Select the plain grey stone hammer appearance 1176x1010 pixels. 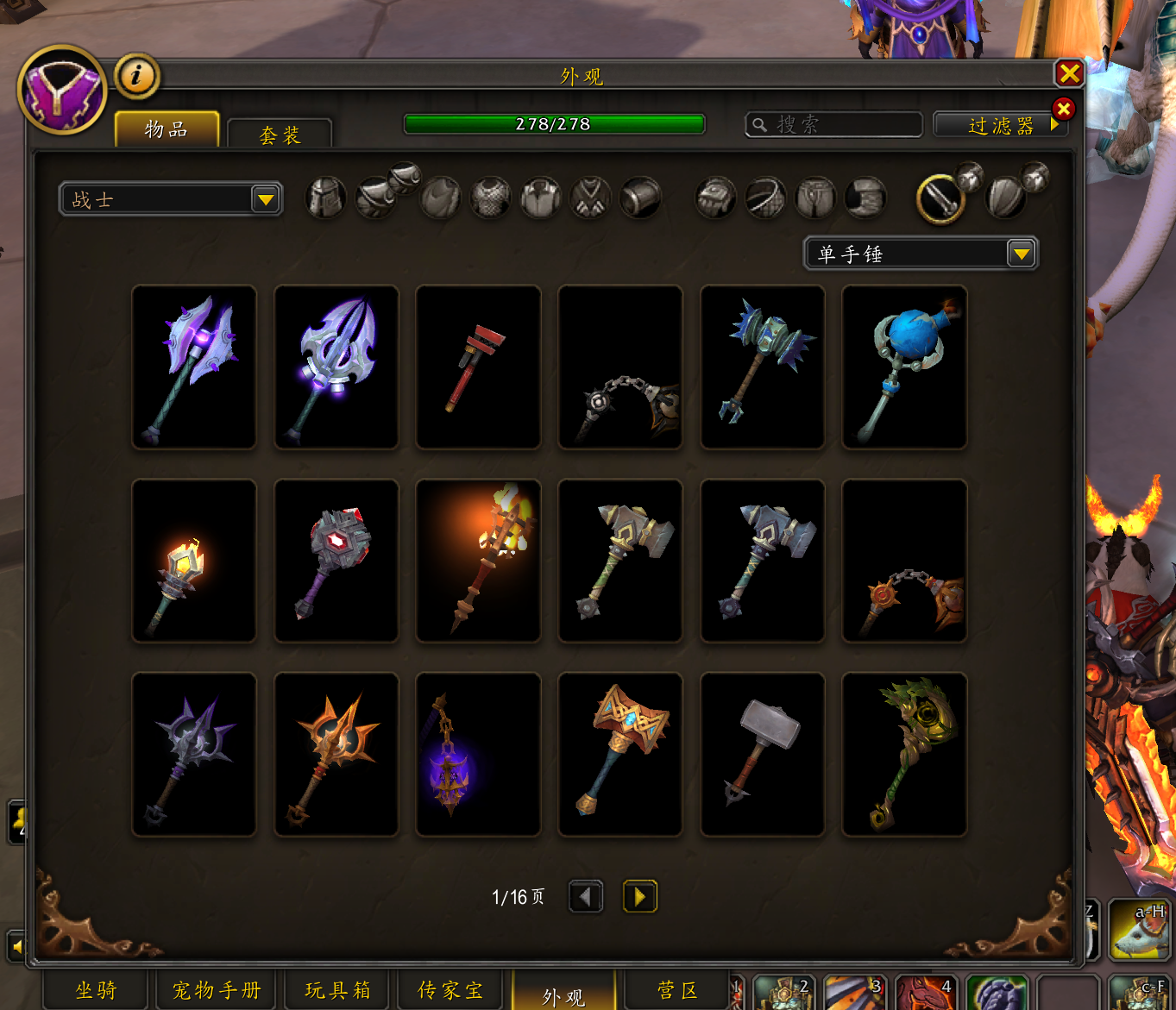tap(762, 755)
